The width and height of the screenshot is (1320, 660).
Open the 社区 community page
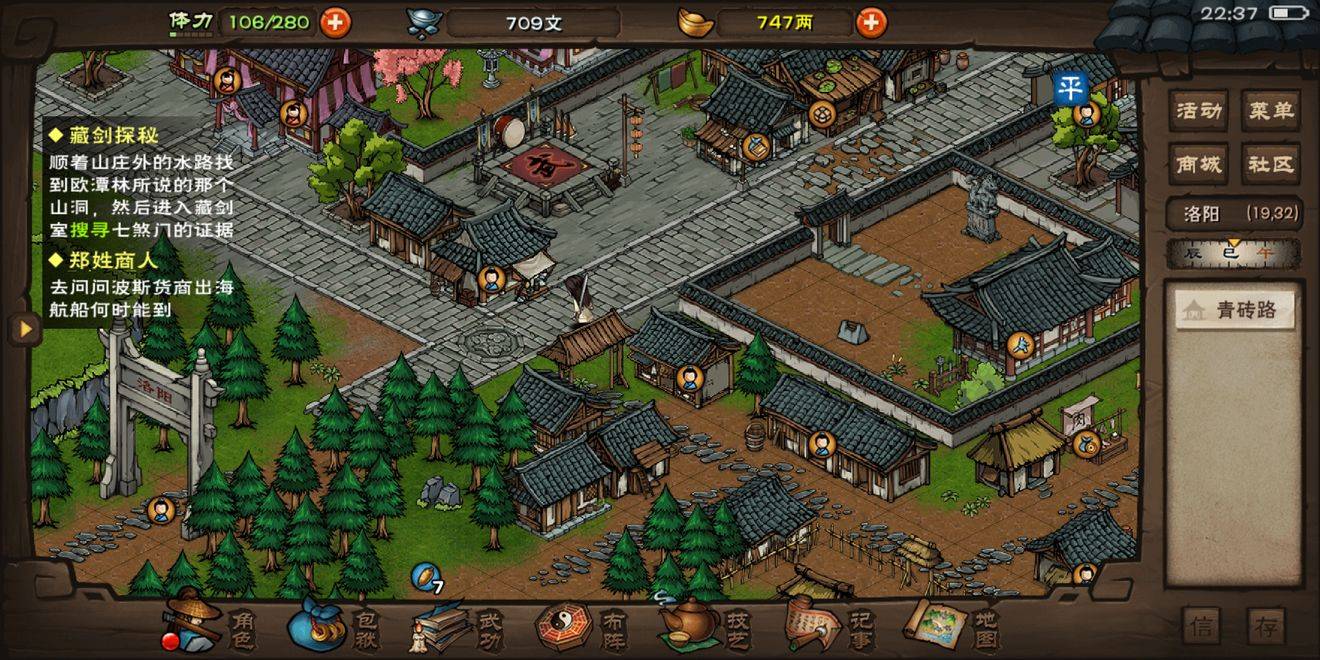[x=1270, y=164]
